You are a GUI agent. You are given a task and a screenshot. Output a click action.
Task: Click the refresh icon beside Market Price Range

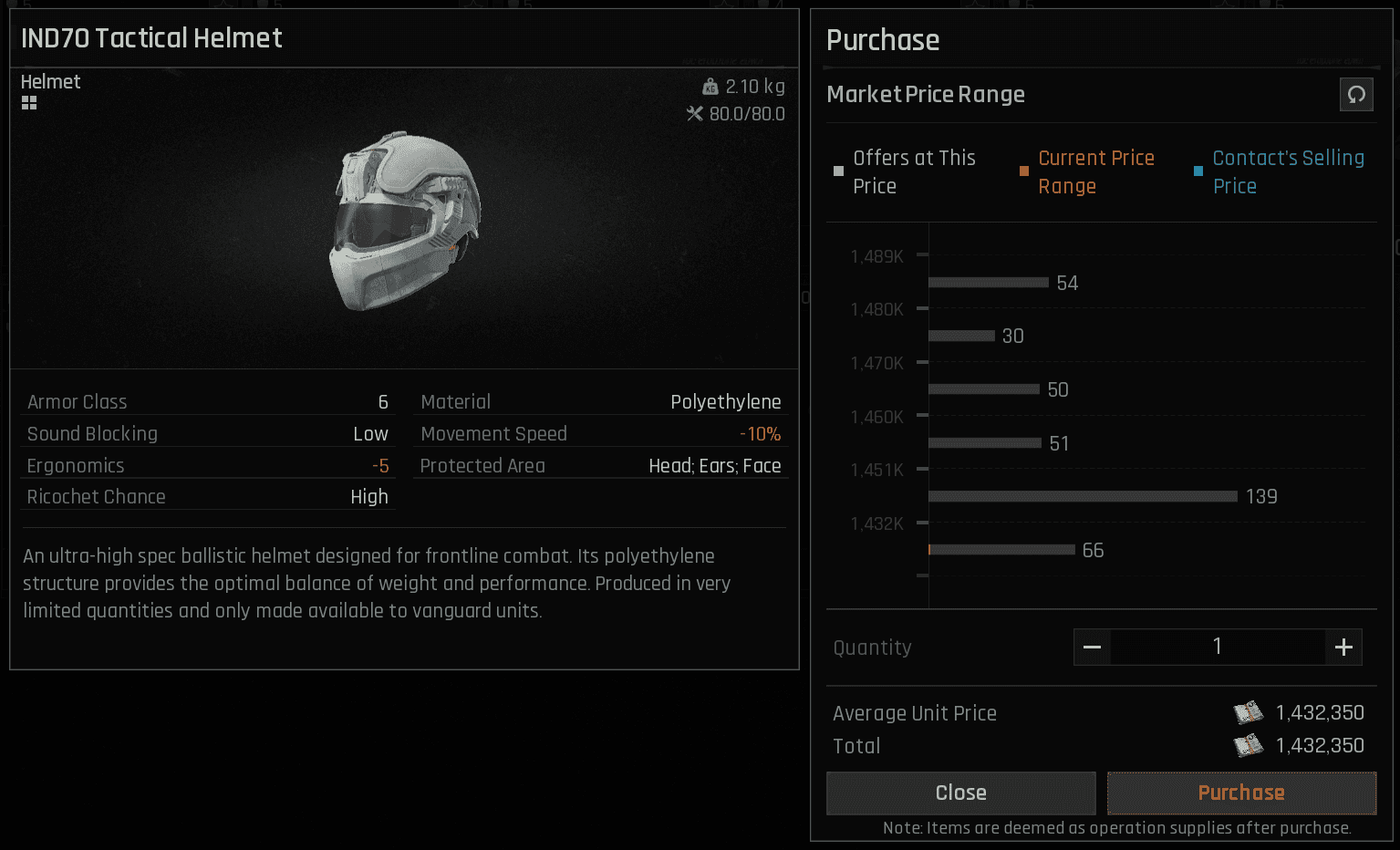pyautogui.click(x=1356, y=94)
